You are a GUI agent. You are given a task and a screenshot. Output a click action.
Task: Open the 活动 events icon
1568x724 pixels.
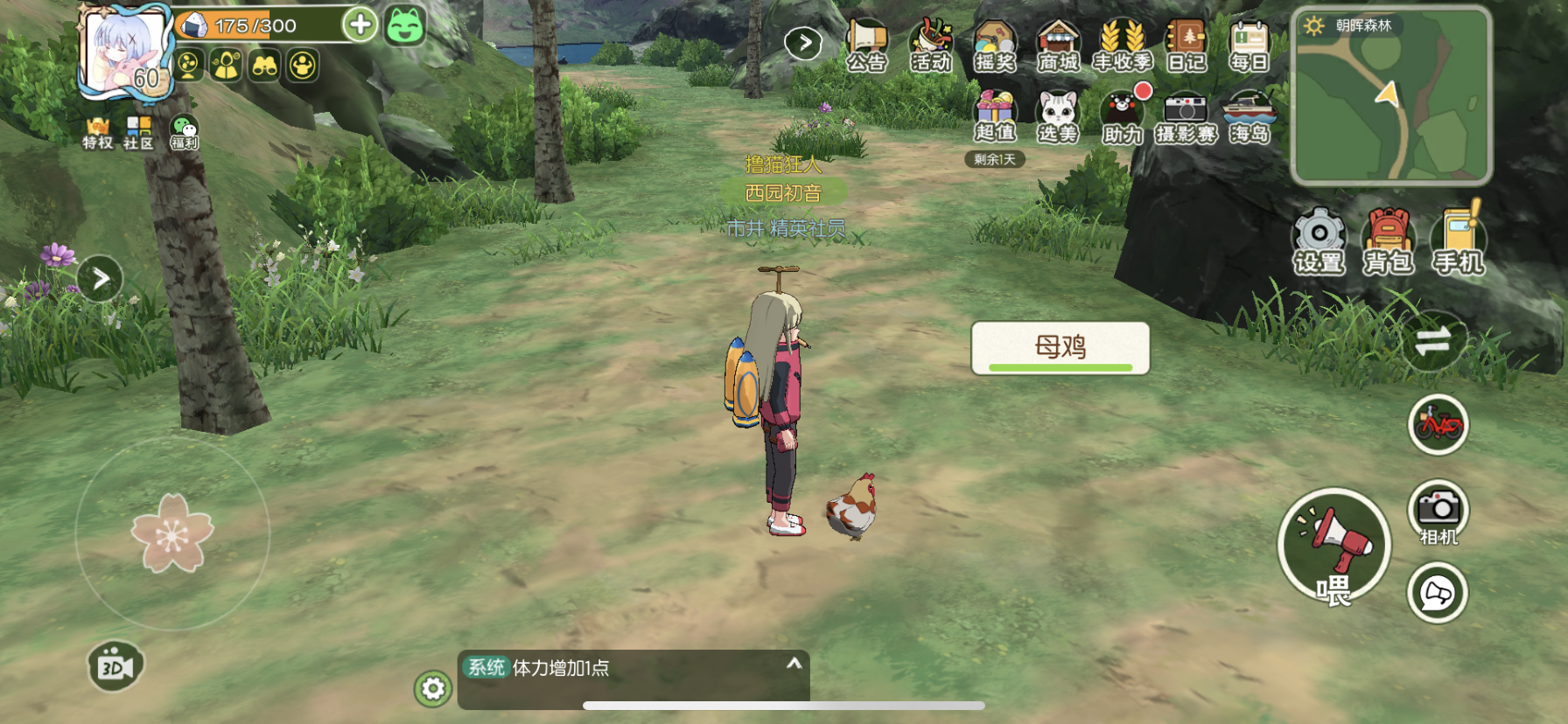coord(929,42)
